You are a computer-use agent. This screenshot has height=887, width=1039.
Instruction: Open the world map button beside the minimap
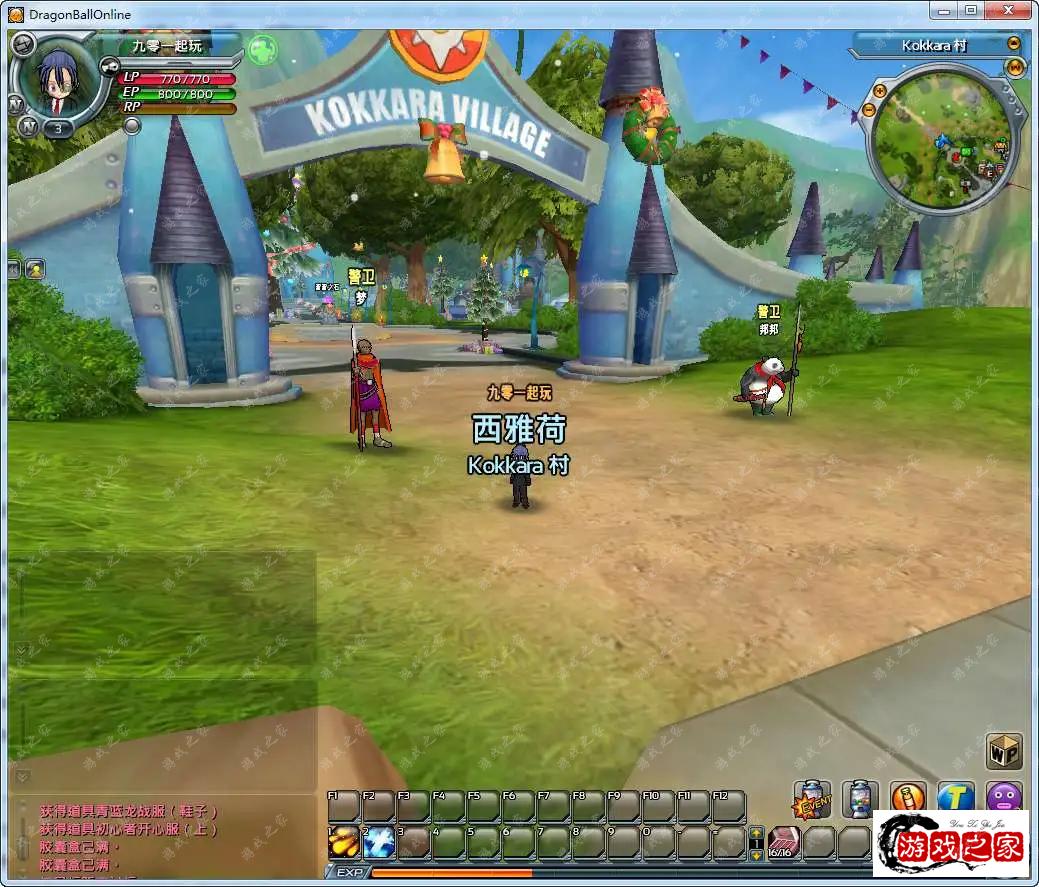point(1017,67)
